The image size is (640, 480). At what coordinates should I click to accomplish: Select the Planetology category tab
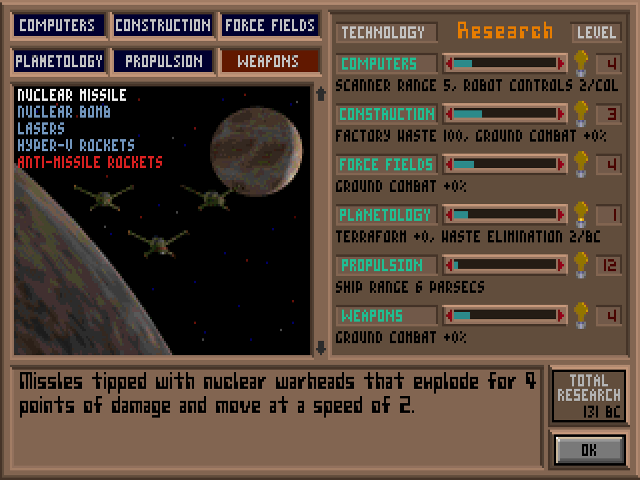point(59,61)
